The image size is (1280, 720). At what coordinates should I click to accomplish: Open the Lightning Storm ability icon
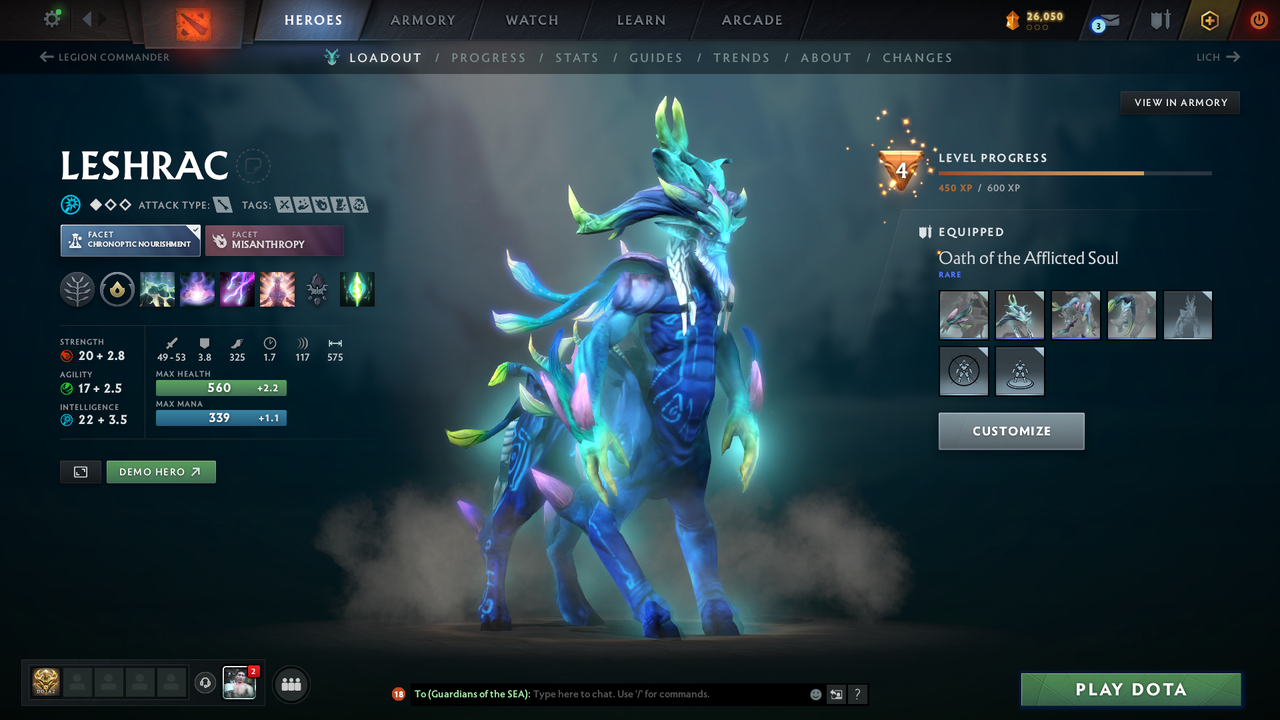pyautogui.click(x=237, y=289)
